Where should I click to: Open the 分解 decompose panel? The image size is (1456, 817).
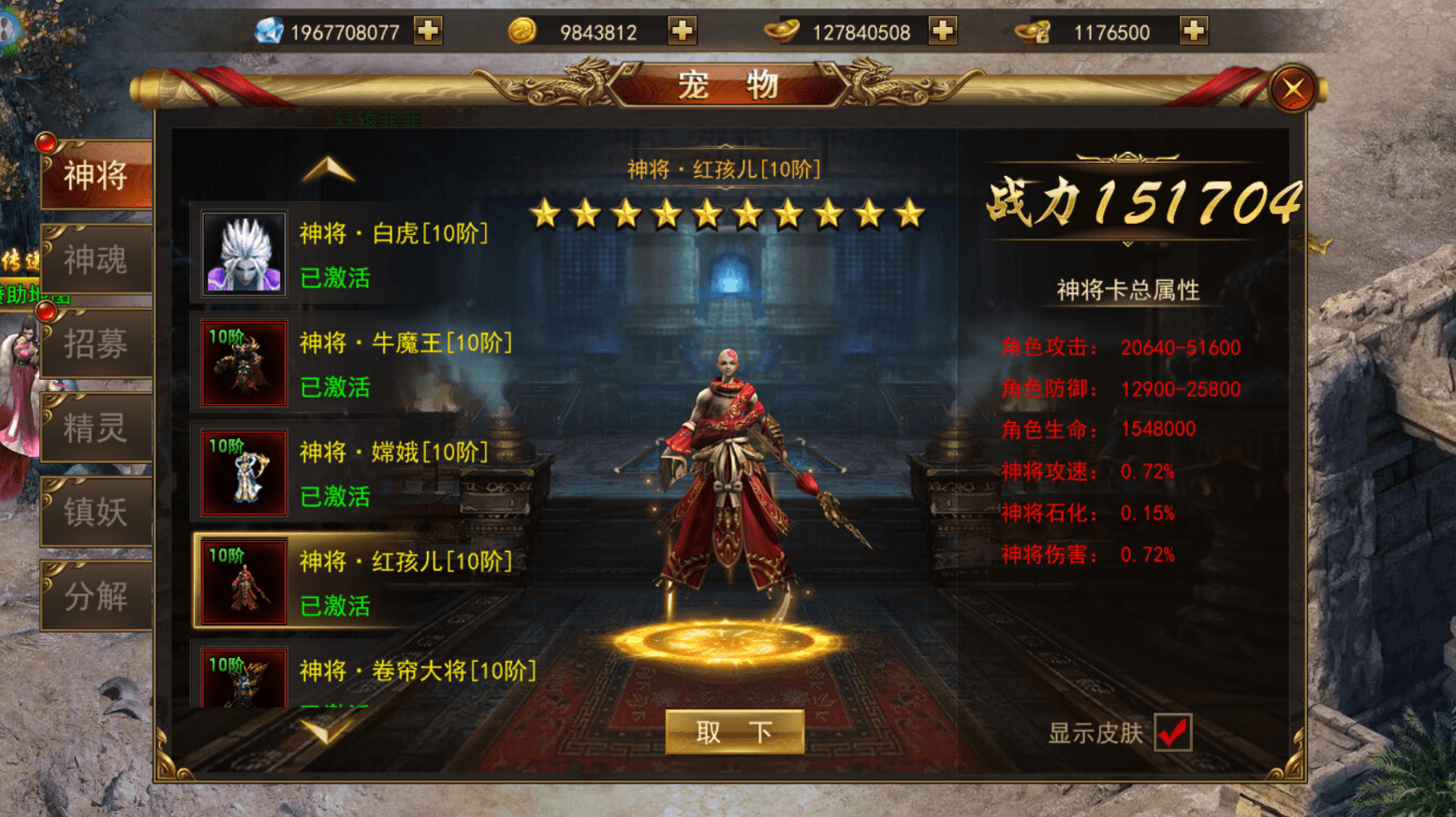tap(94, 596)
